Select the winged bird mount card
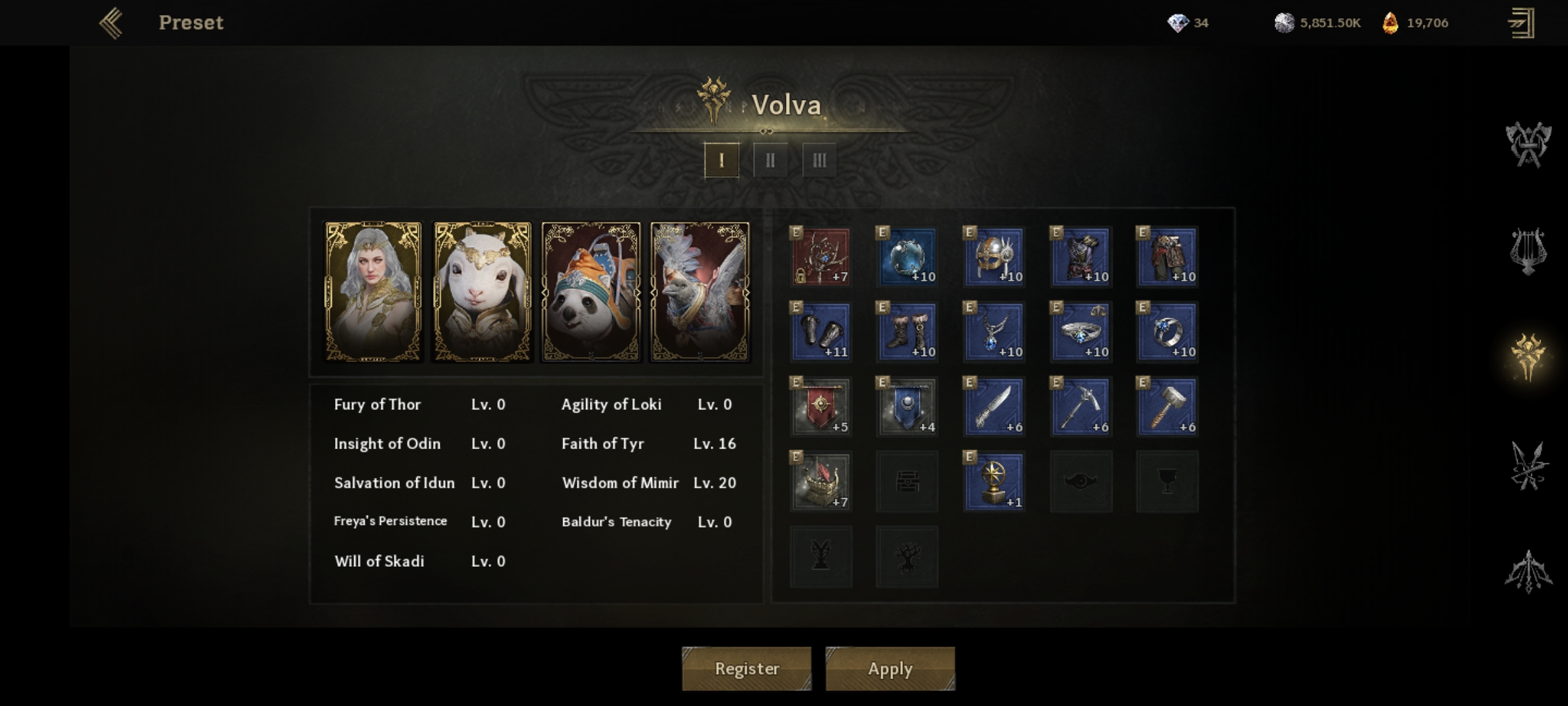The height and width of the screenshot is (706, 1568). click(x=700, y=292)
